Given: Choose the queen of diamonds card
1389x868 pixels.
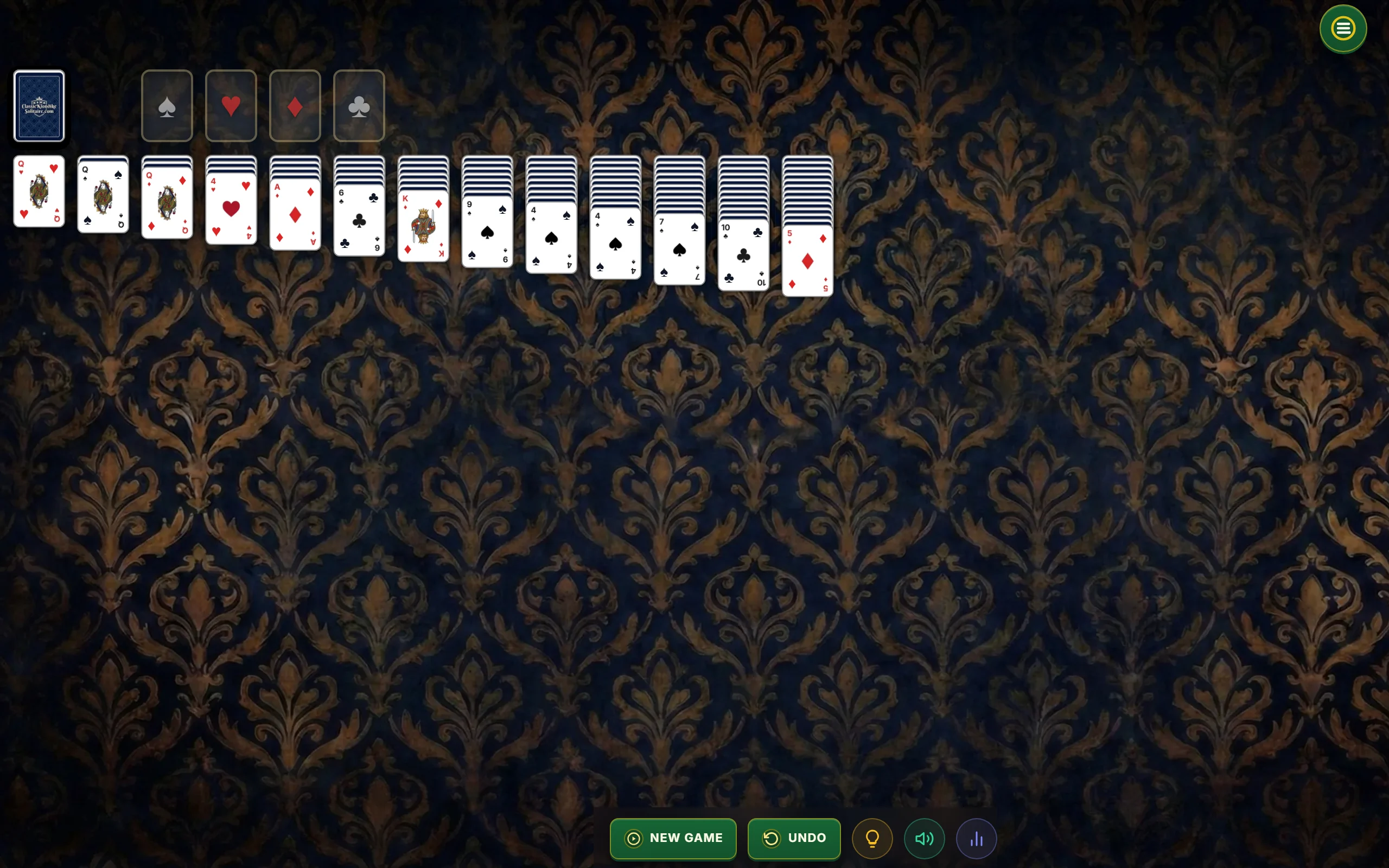Looking at the screenshot, I should click(x=167, y=203).
